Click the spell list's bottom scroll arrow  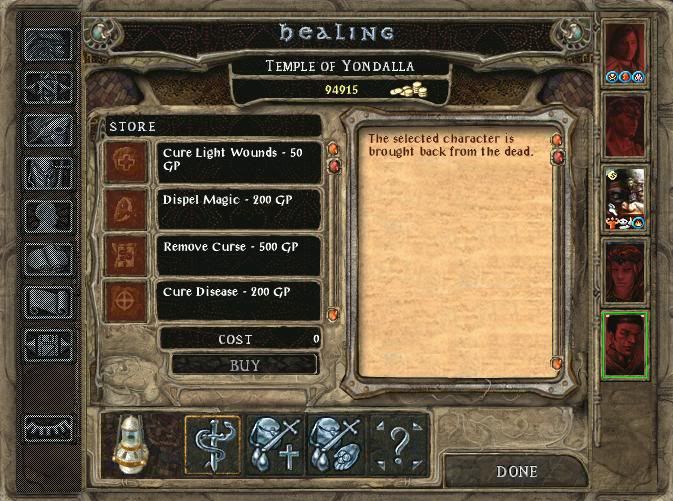[333, 315]
